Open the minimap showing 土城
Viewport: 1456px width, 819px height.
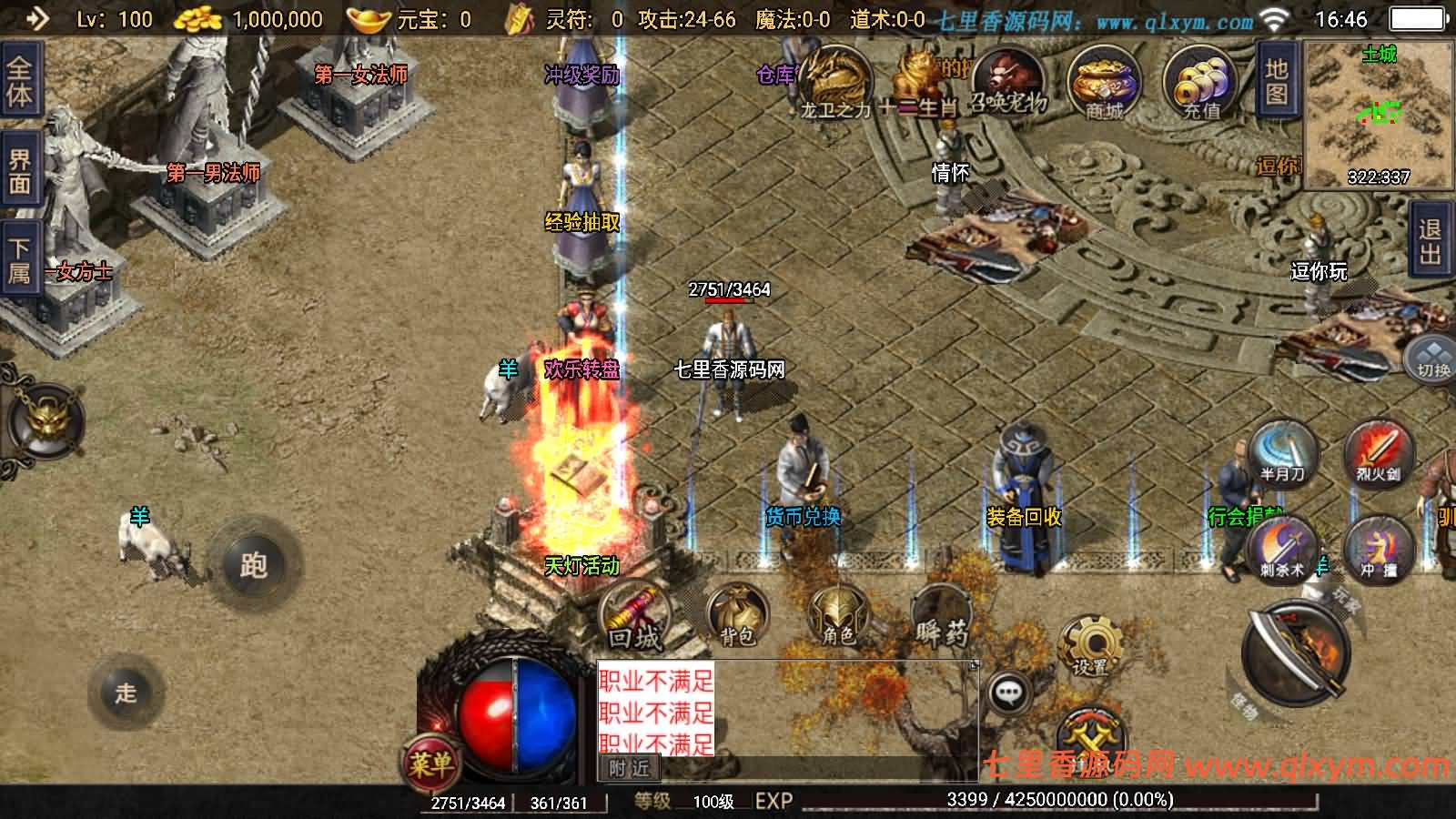click(1379, 114)
